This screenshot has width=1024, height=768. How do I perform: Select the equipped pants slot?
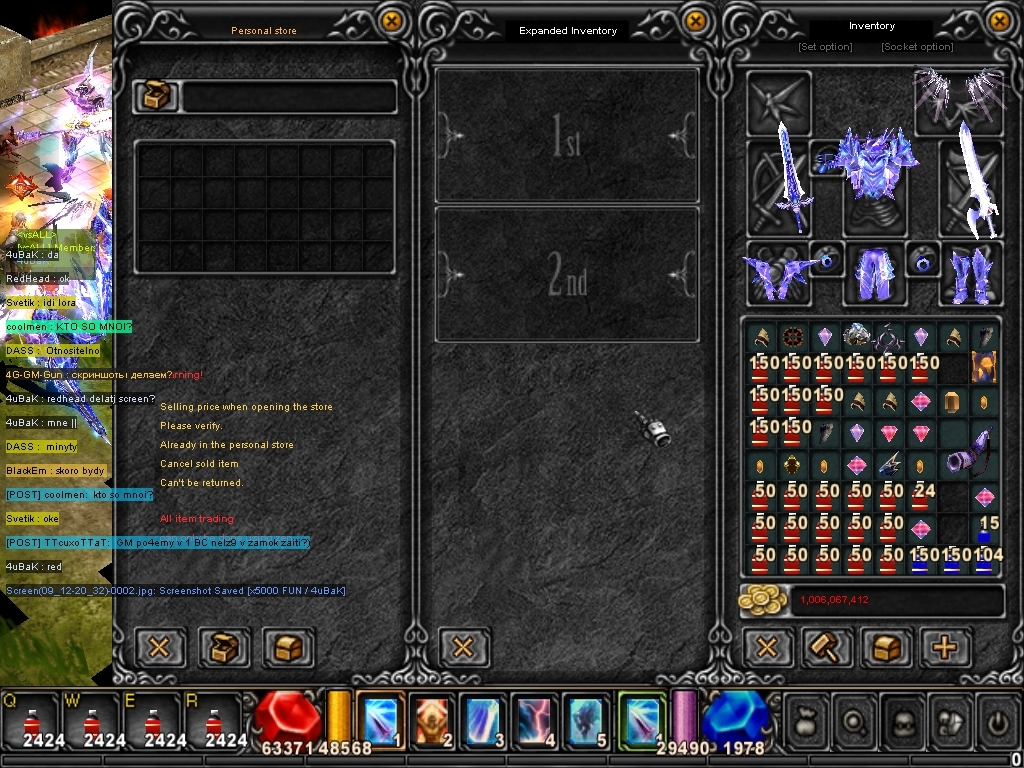(x=872, y=273)
